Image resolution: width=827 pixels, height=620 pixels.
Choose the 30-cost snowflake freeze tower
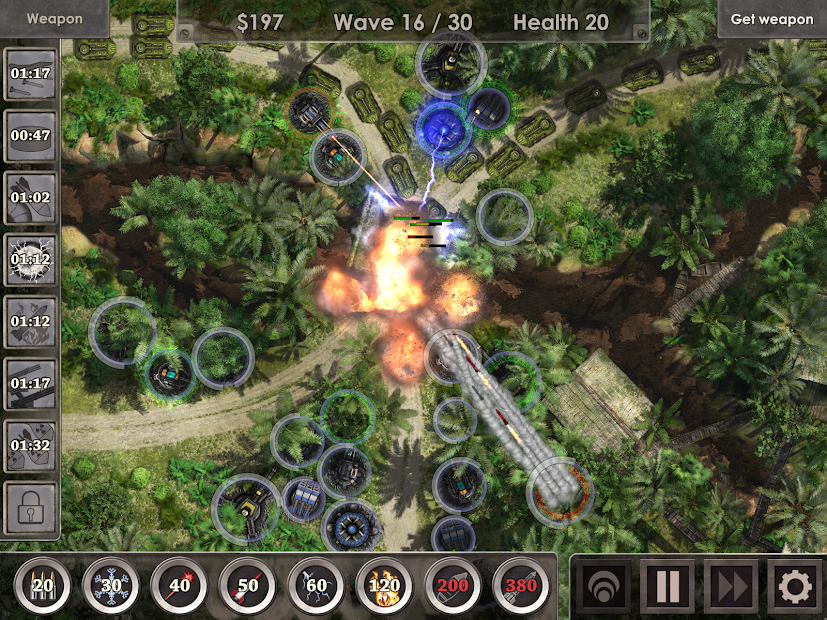point(110,585)
